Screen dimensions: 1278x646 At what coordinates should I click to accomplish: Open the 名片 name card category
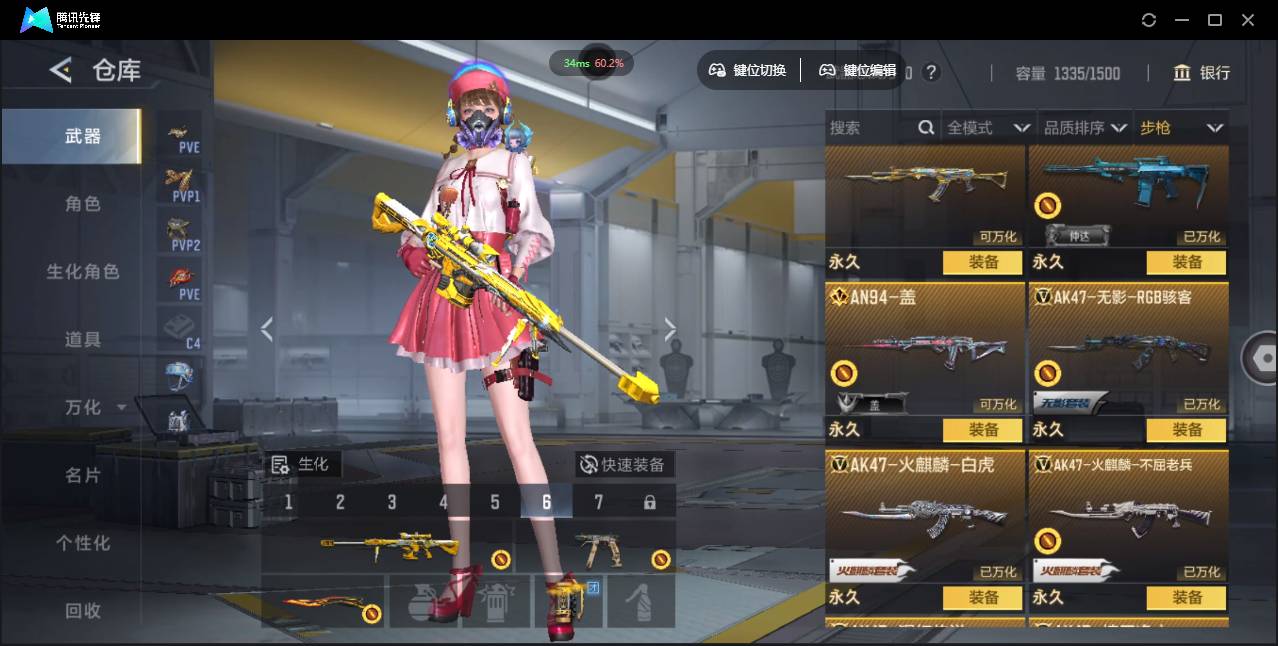(83, 476)
